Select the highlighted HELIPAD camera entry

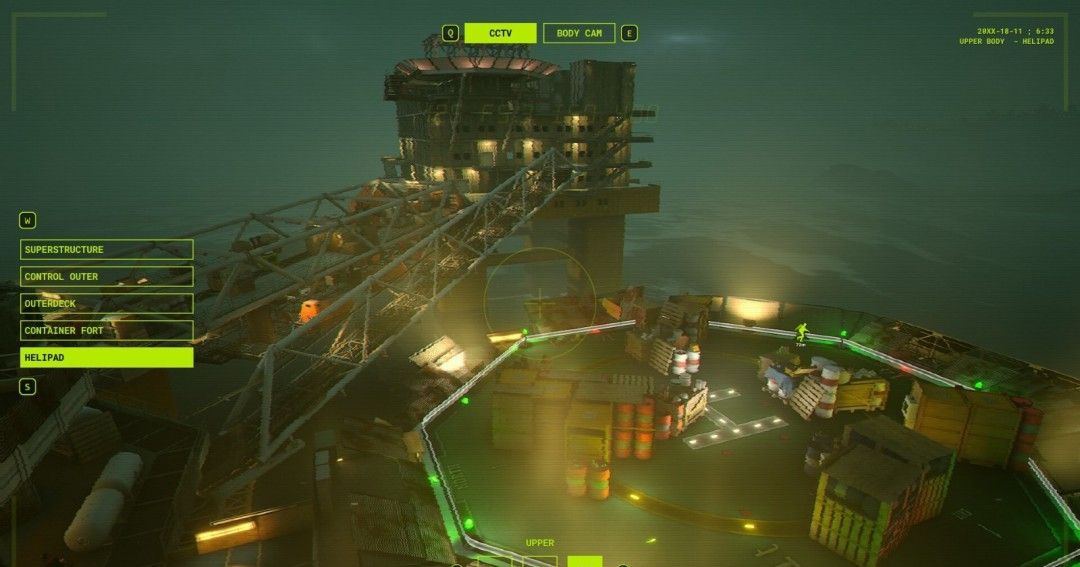[x=106, y=357]
